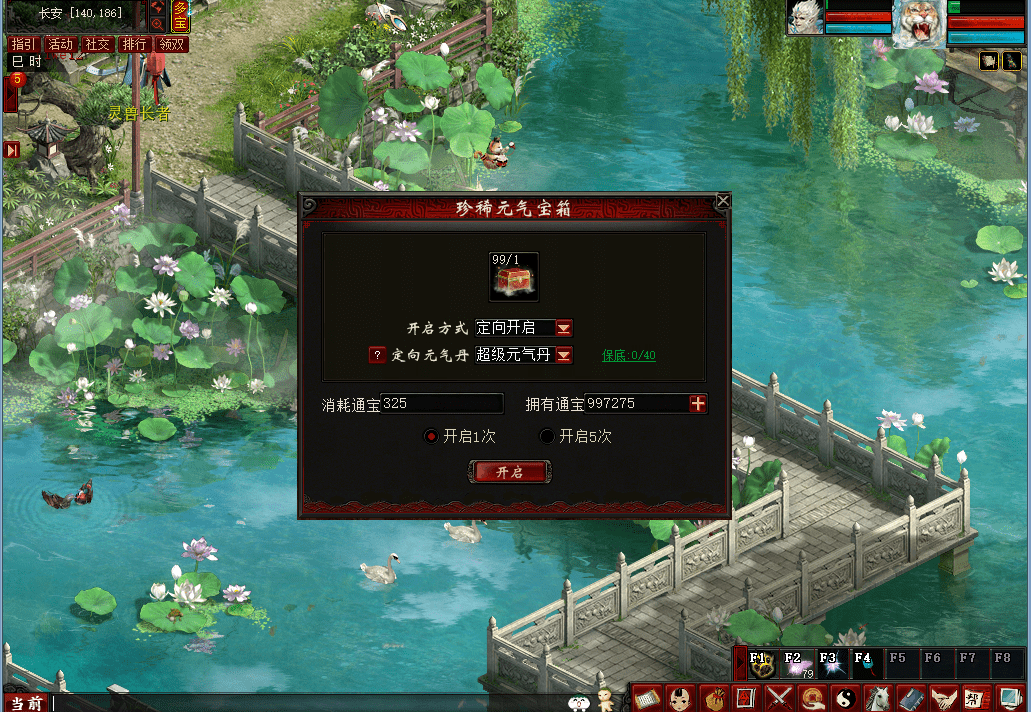Click the player character portrait
This screenshot has height=712, width=1031.
[x=806, y=18]
